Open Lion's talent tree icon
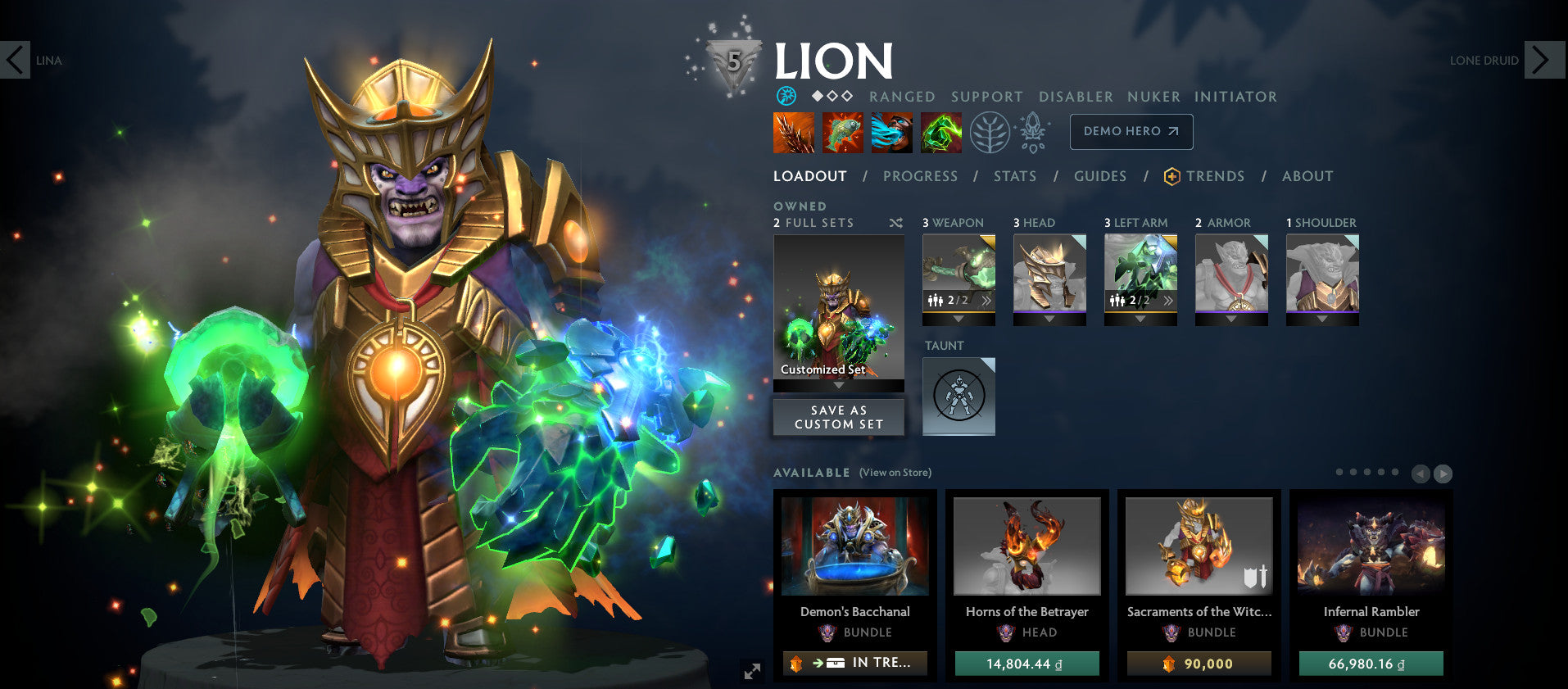 click(989, 132)
